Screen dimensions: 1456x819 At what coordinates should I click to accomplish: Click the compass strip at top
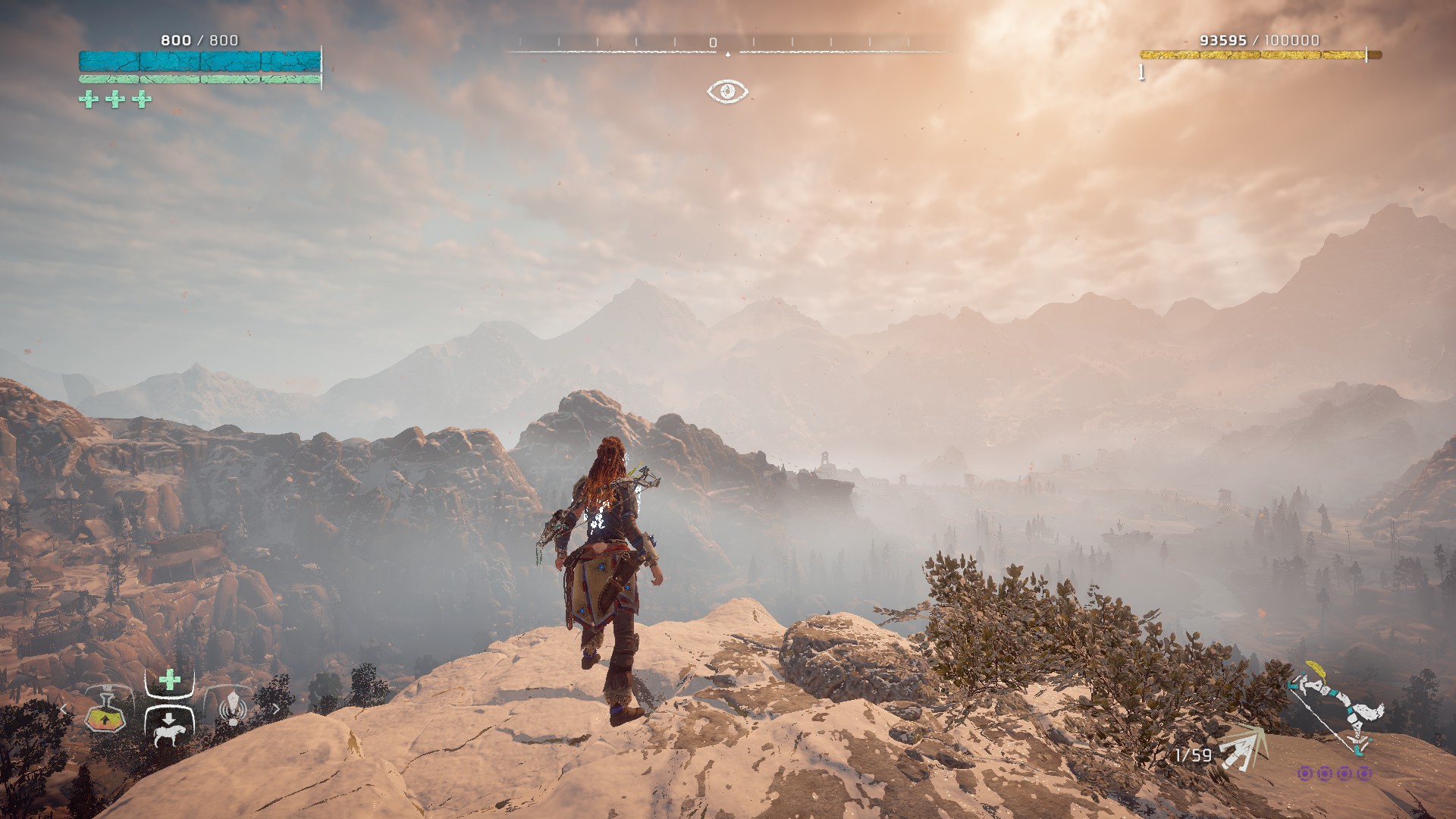(728, 47)
